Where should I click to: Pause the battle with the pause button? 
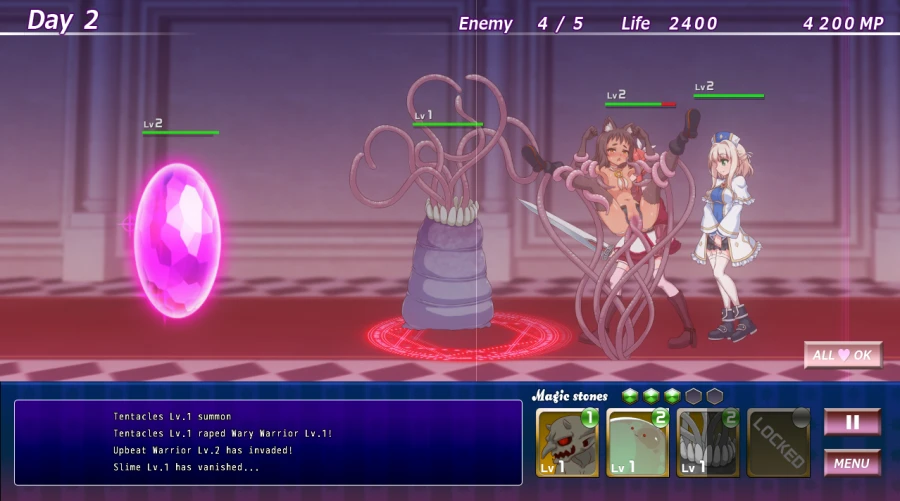[x=852, y=422]
